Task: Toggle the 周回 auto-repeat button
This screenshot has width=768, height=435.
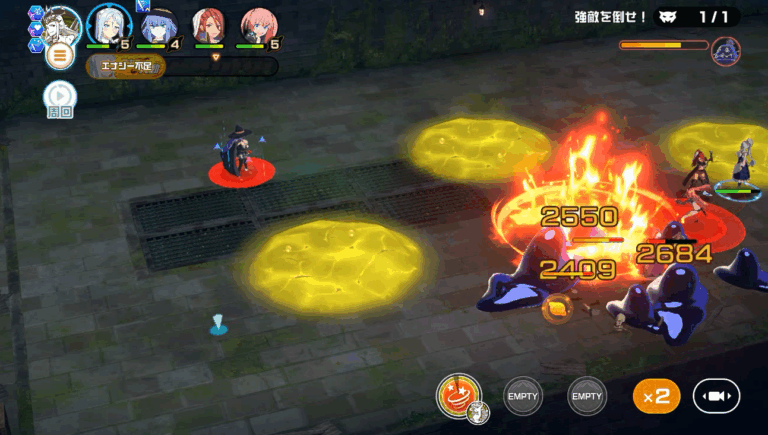Action: 59,98
